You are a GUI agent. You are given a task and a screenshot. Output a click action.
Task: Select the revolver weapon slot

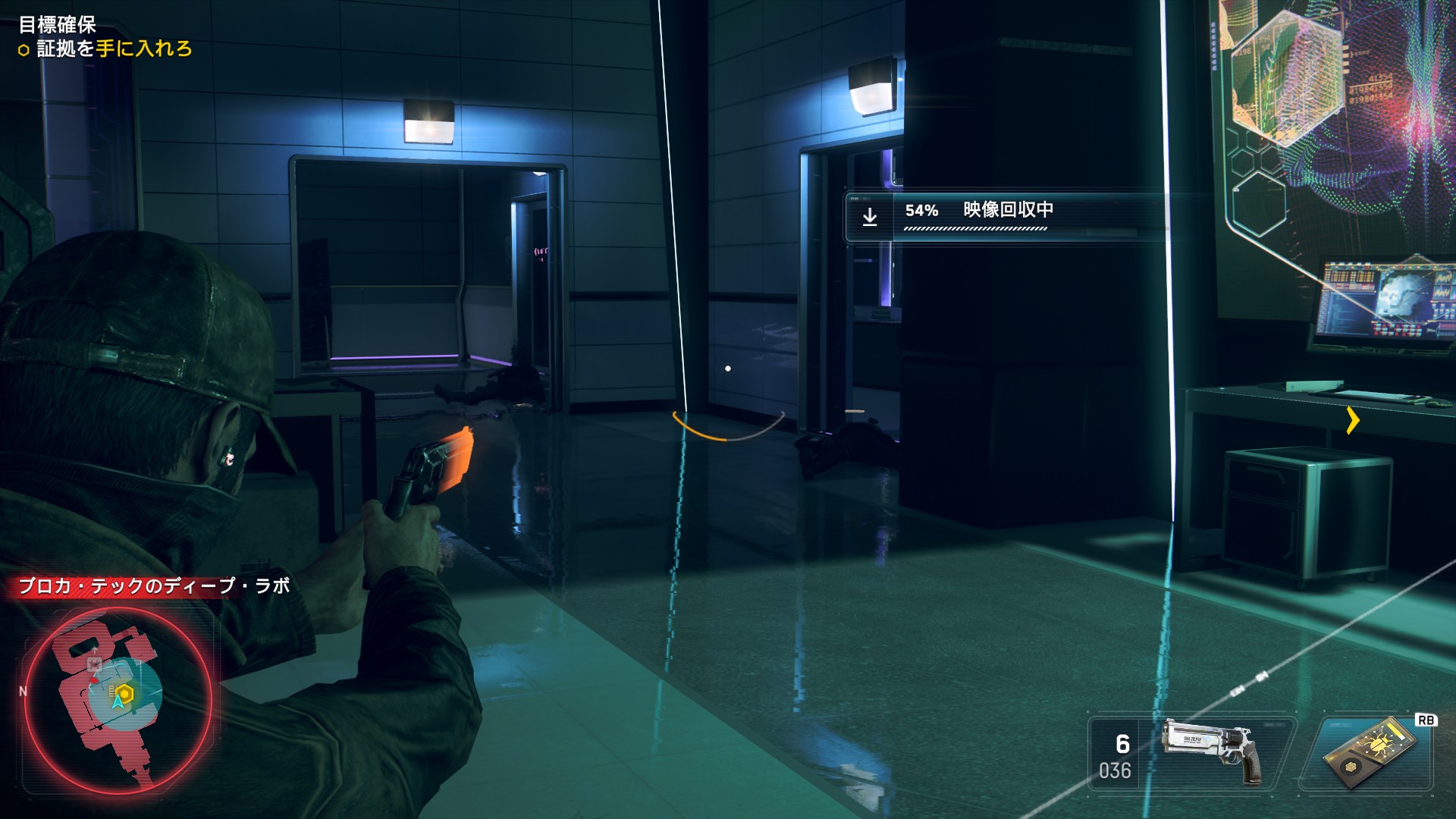1192,755
